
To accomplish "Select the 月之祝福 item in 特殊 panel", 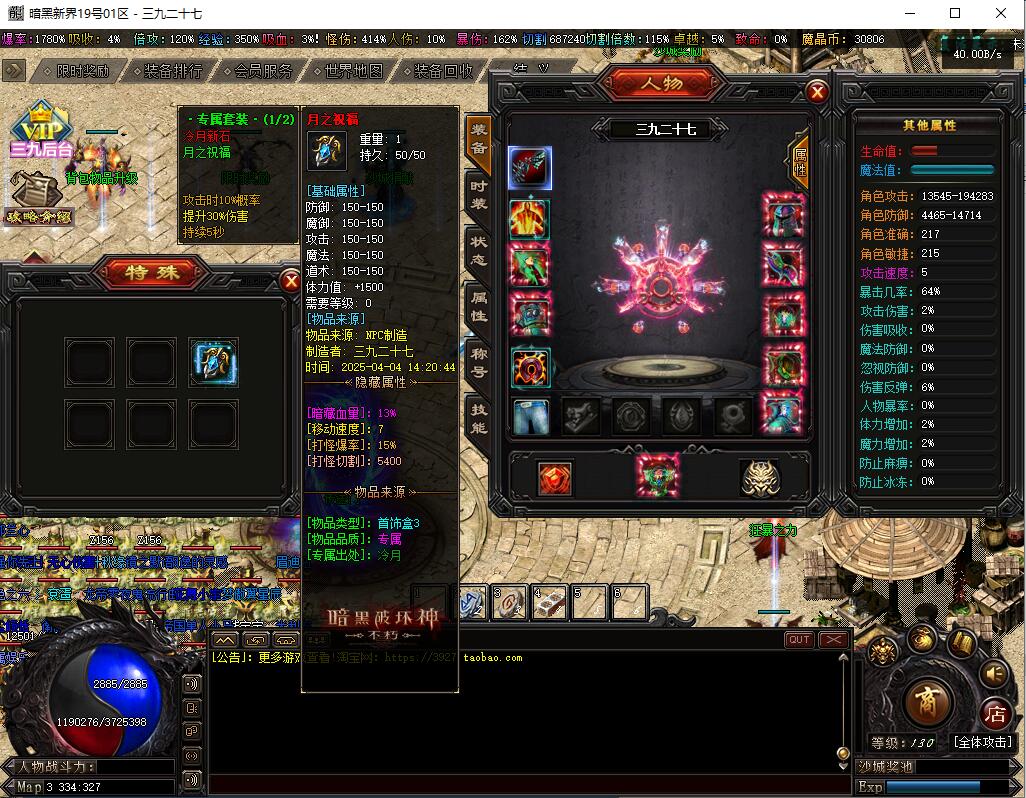I will coord(214,362).
